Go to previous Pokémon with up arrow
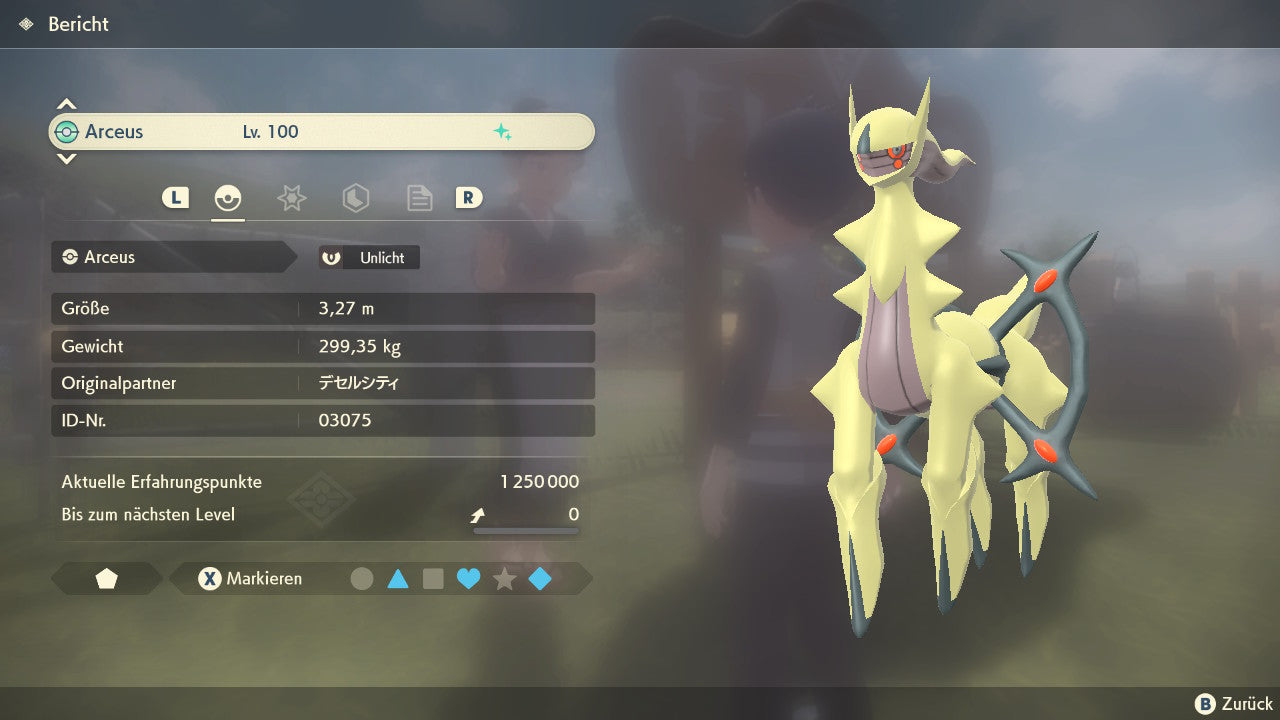 (x=66, y=104)
